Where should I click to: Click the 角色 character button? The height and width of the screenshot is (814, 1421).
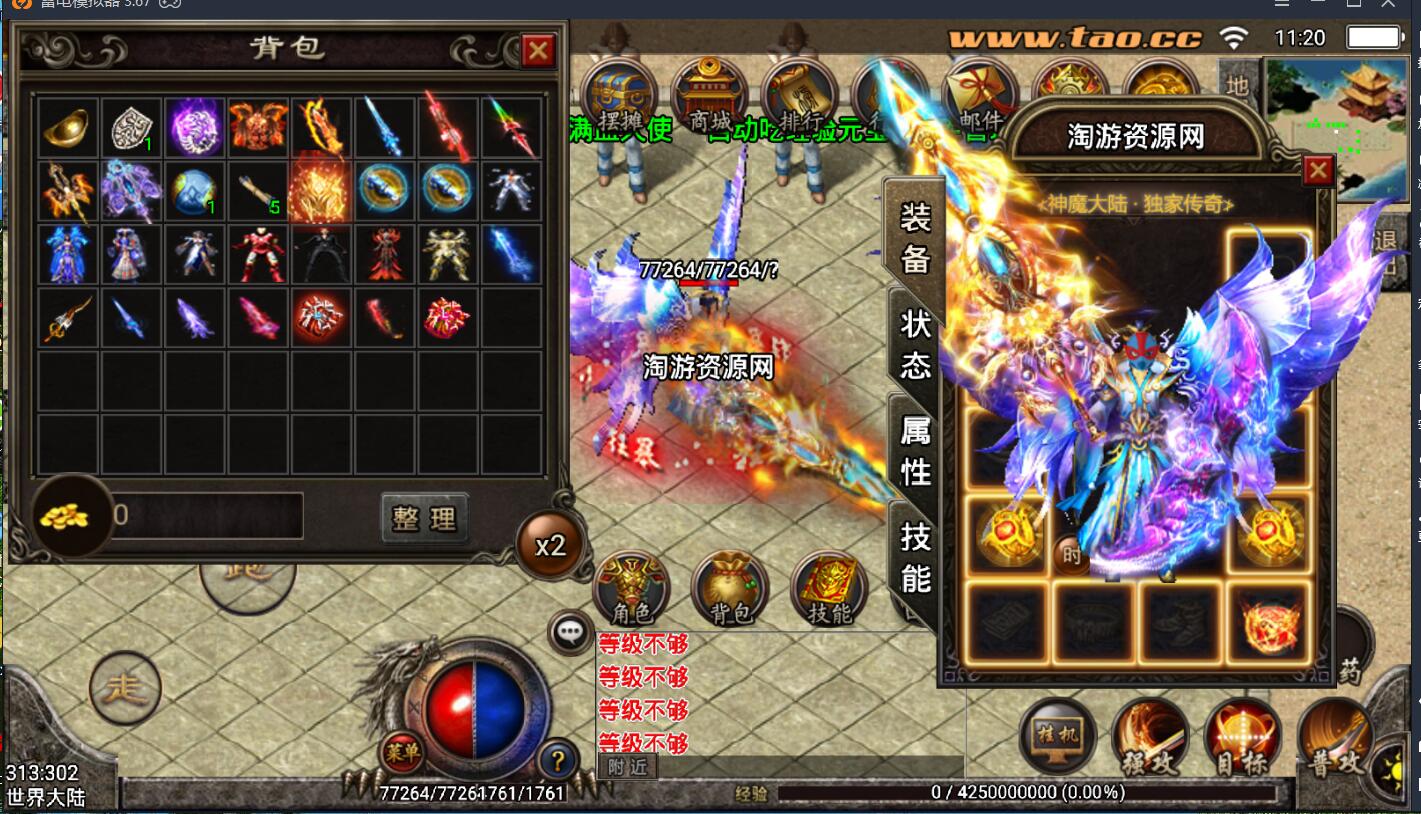(x=631, y=588)
